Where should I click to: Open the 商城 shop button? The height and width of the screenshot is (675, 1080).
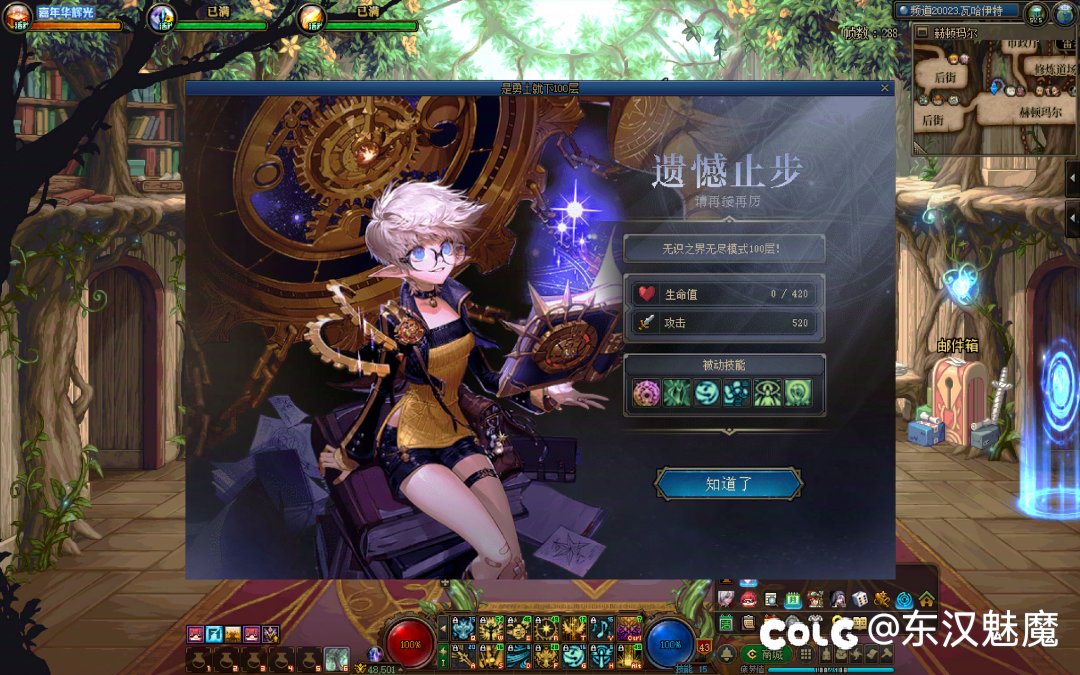(766, 654)
